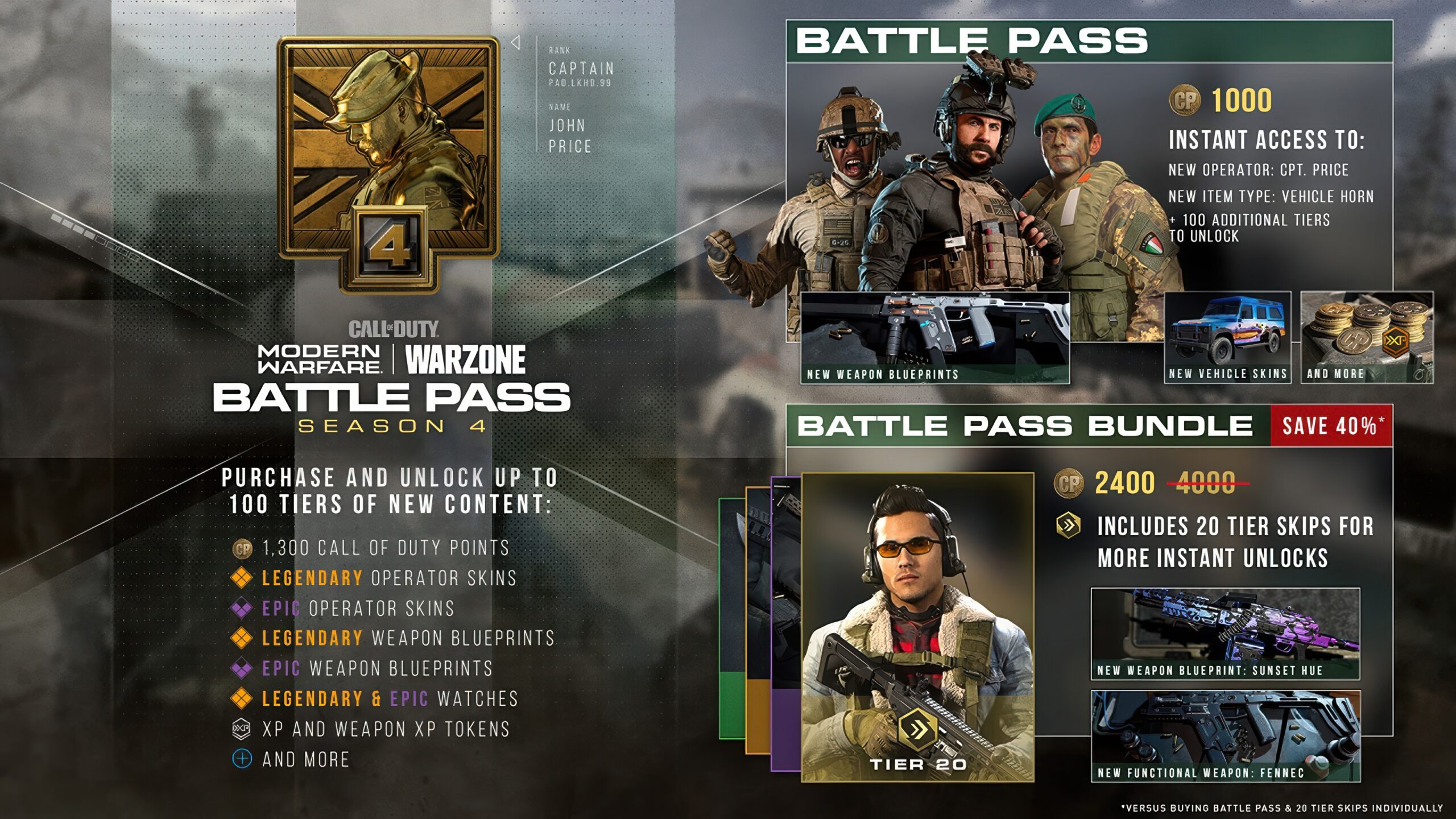The image size is (1456, 819).
Task: Click the Battle Pass 1000 CP price
Action: click(x=1221, y=101)
